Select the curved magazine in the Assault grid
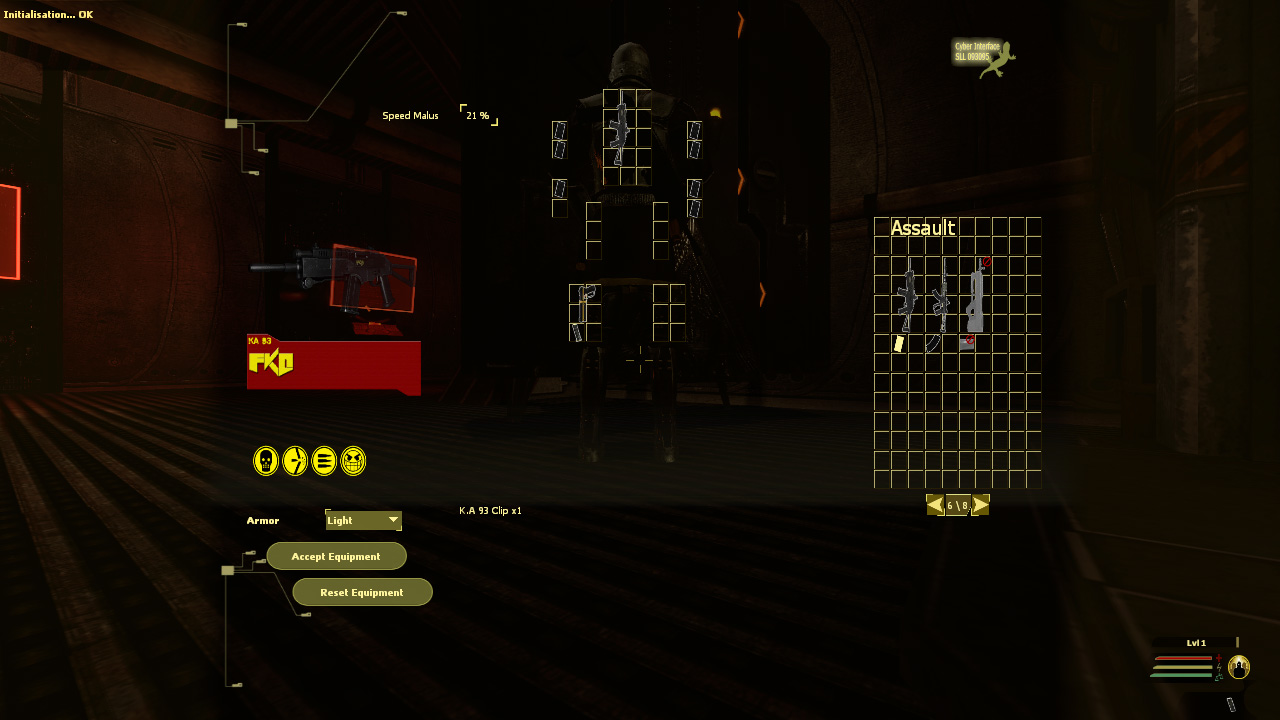This screenshot has width=1280, height=720. coord(933,344)
